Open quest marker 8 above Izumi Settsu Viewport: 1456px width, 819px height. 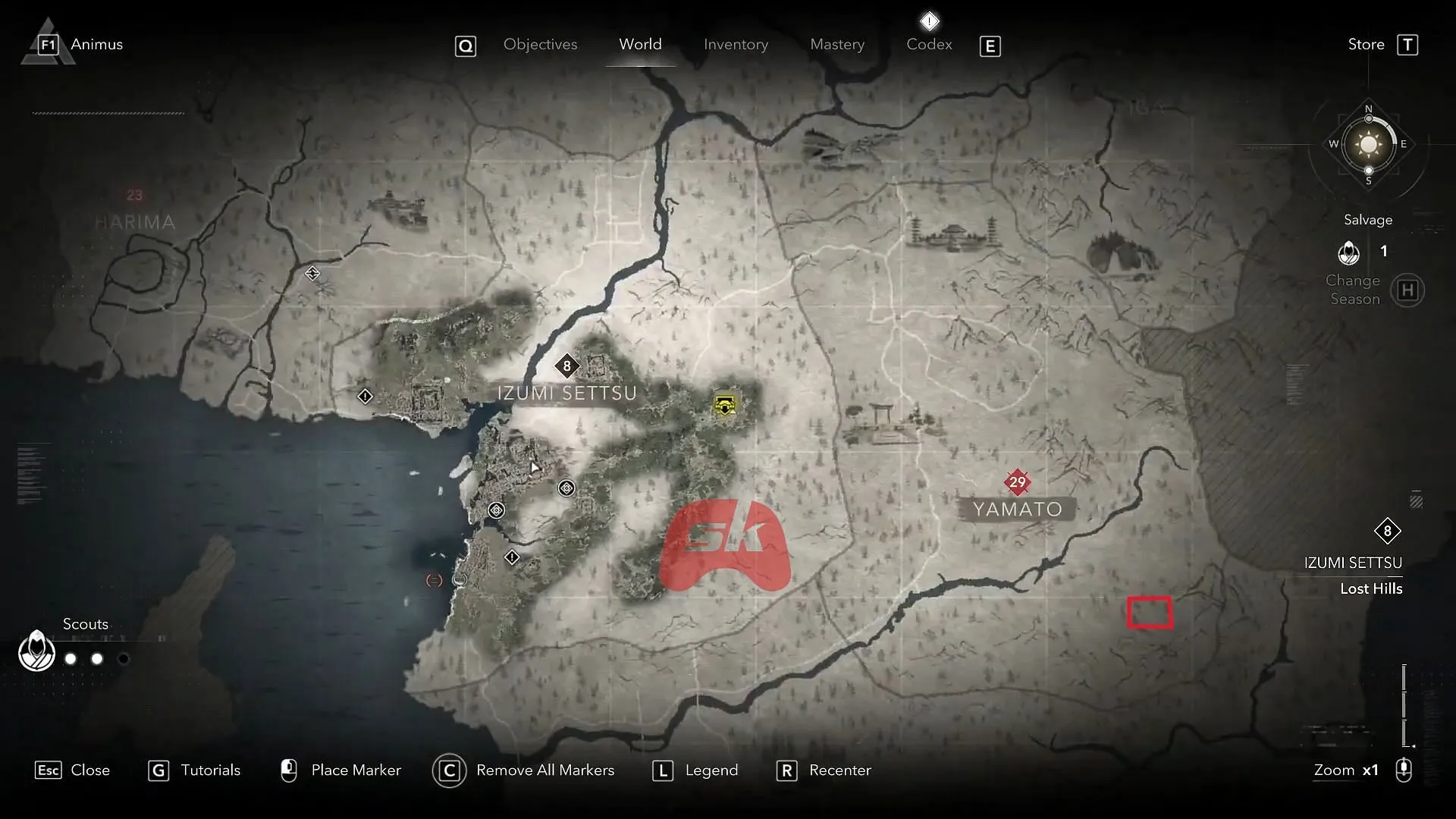tap(568, 366)
